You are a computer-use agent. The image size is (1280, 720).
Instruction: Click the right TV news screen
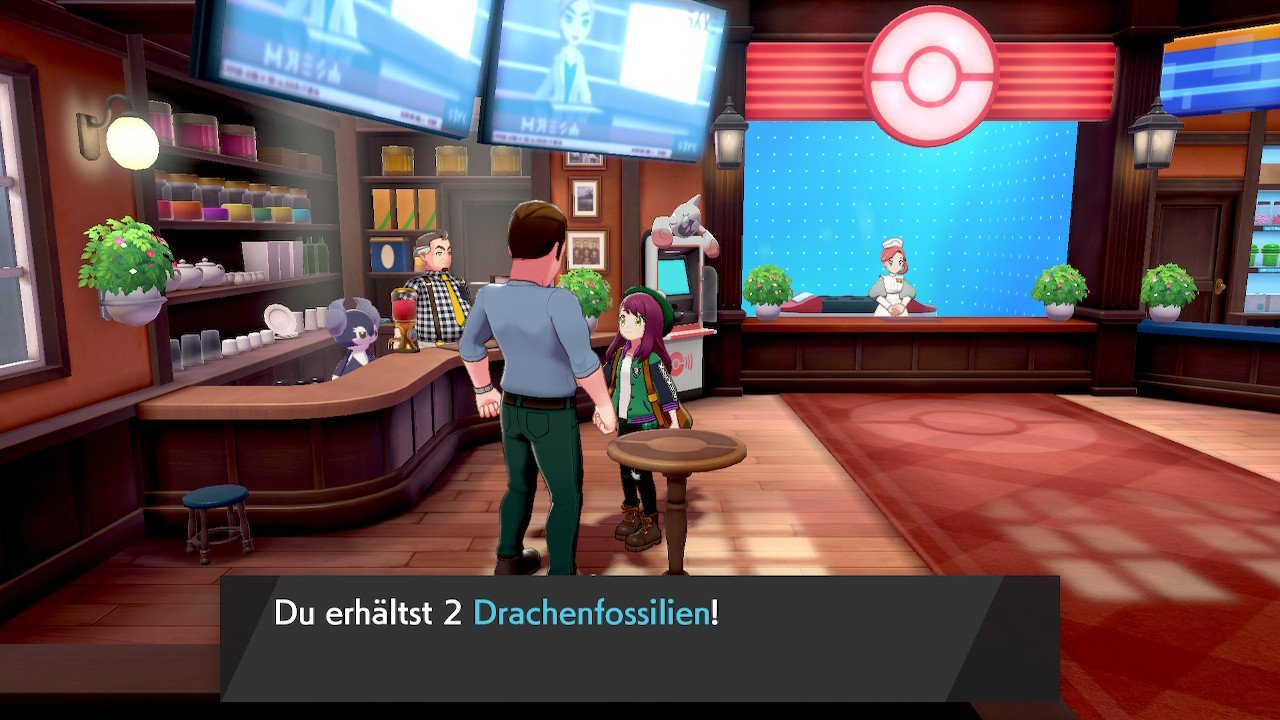pyautogui.click(x=595, y=70)
